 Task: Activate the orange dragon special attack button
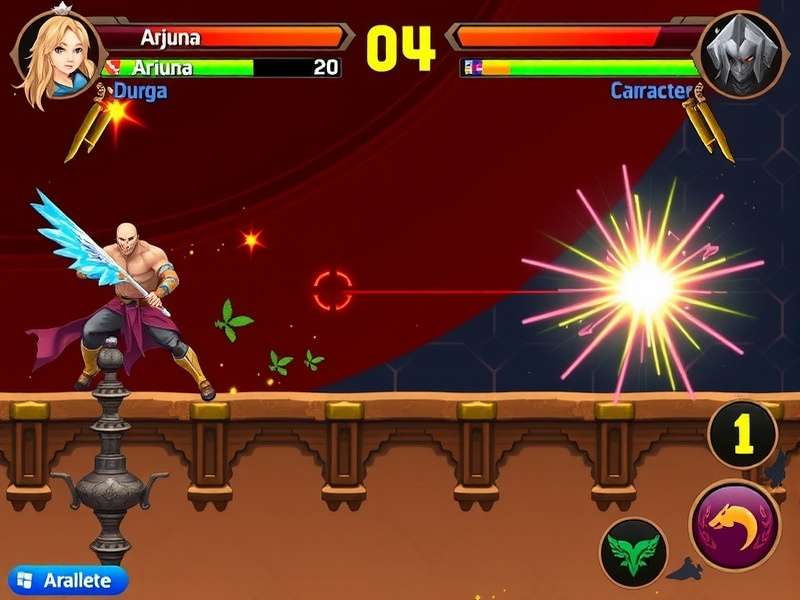click(736, 524)
